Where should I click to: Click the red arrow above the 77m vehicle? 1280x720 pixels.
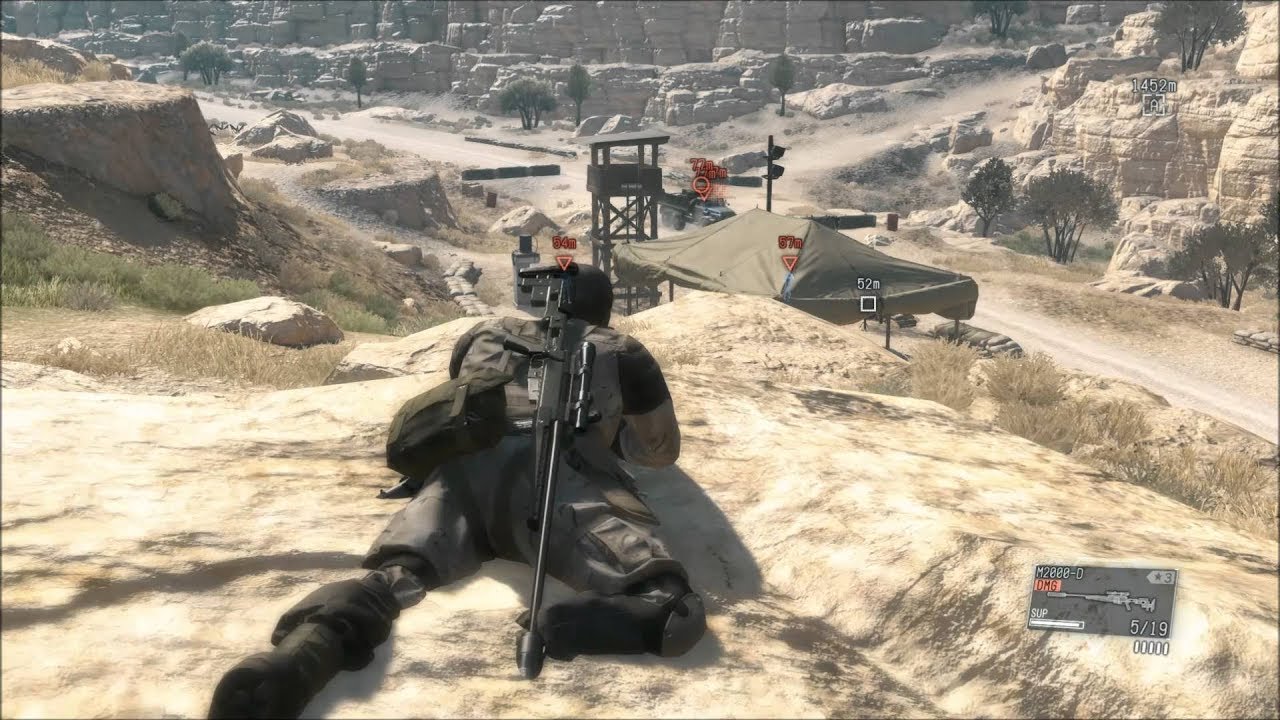click(x=701, y=185)
